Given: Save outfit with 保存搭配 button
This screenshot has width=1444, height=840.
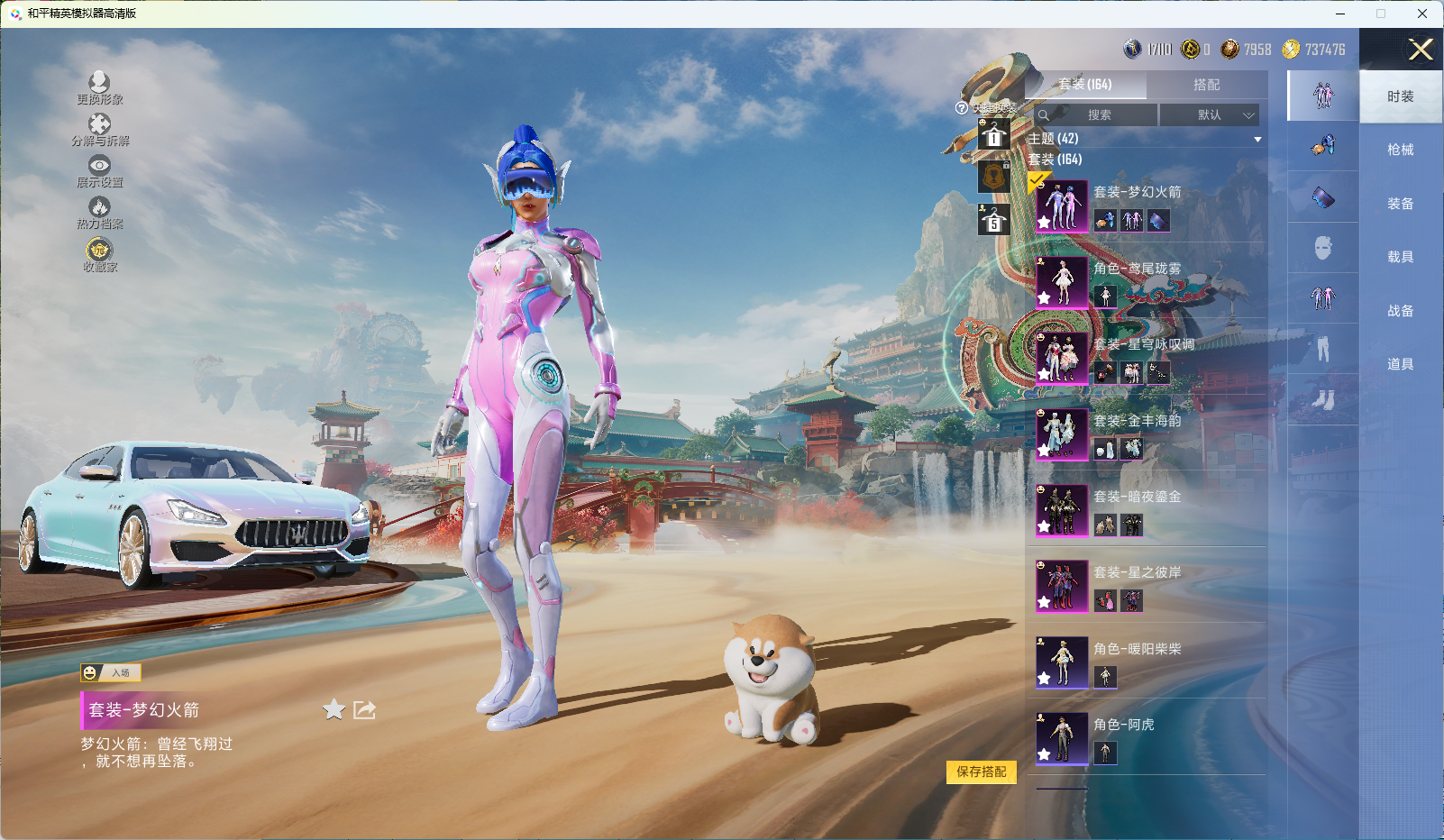Looking at the screenshot, I should click(x=981, y=772).
